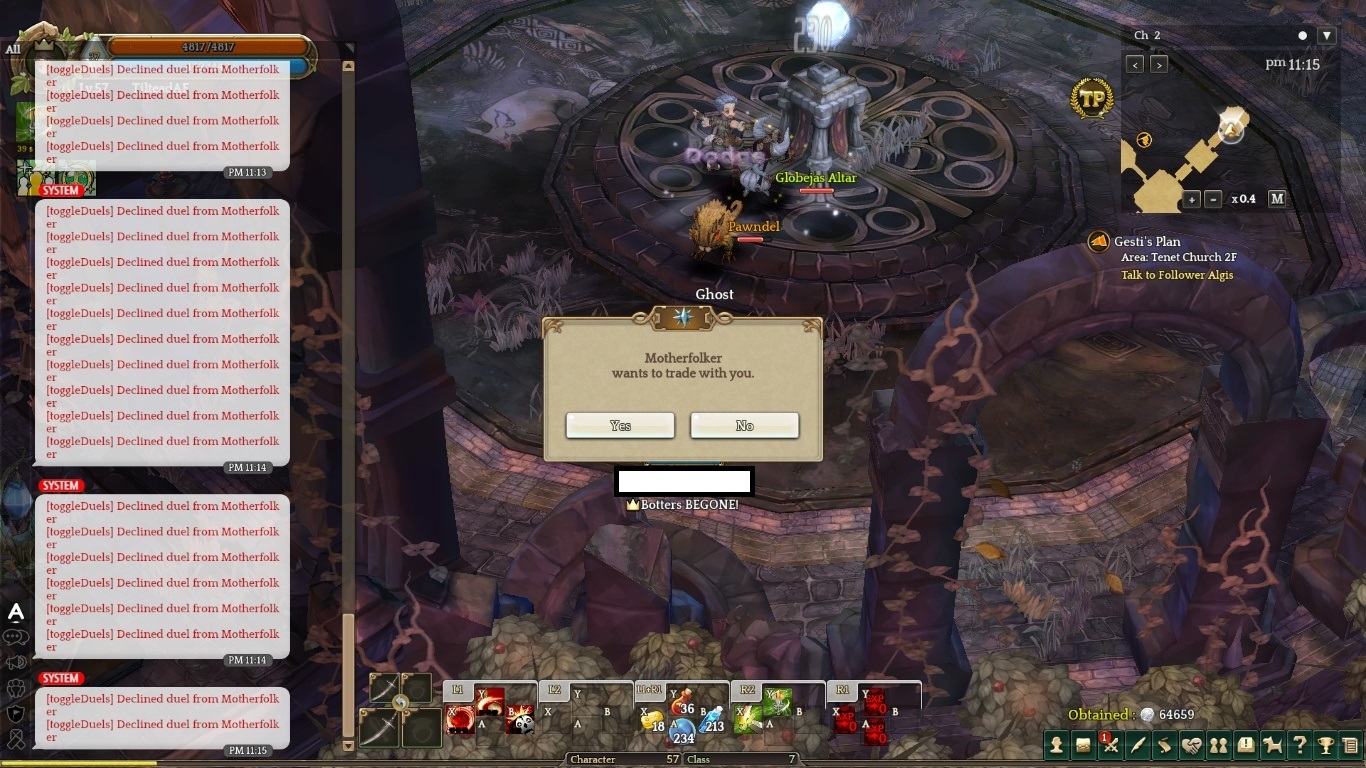Screen dimensions: 1366x768
Task: Switch to previous channel with left arrow
Action: coord(1134,64)
